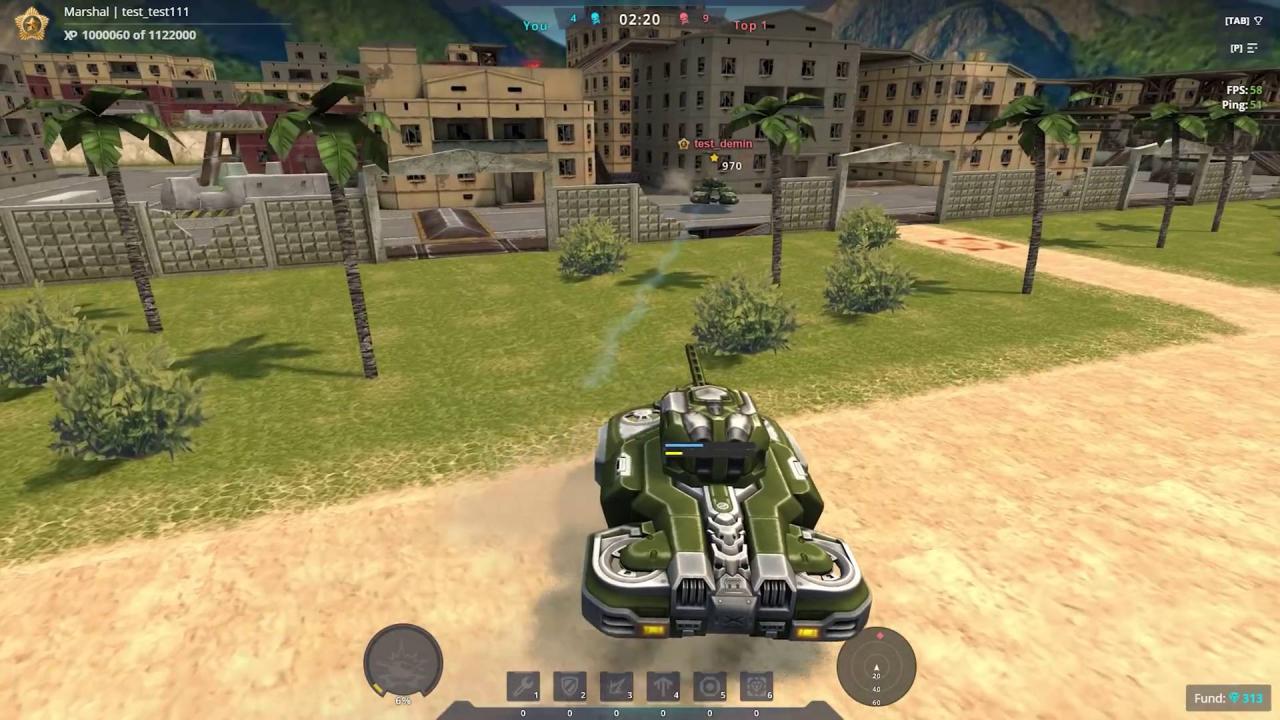Click the compass minimap control
1280x720 pixels.
point(876,668)
